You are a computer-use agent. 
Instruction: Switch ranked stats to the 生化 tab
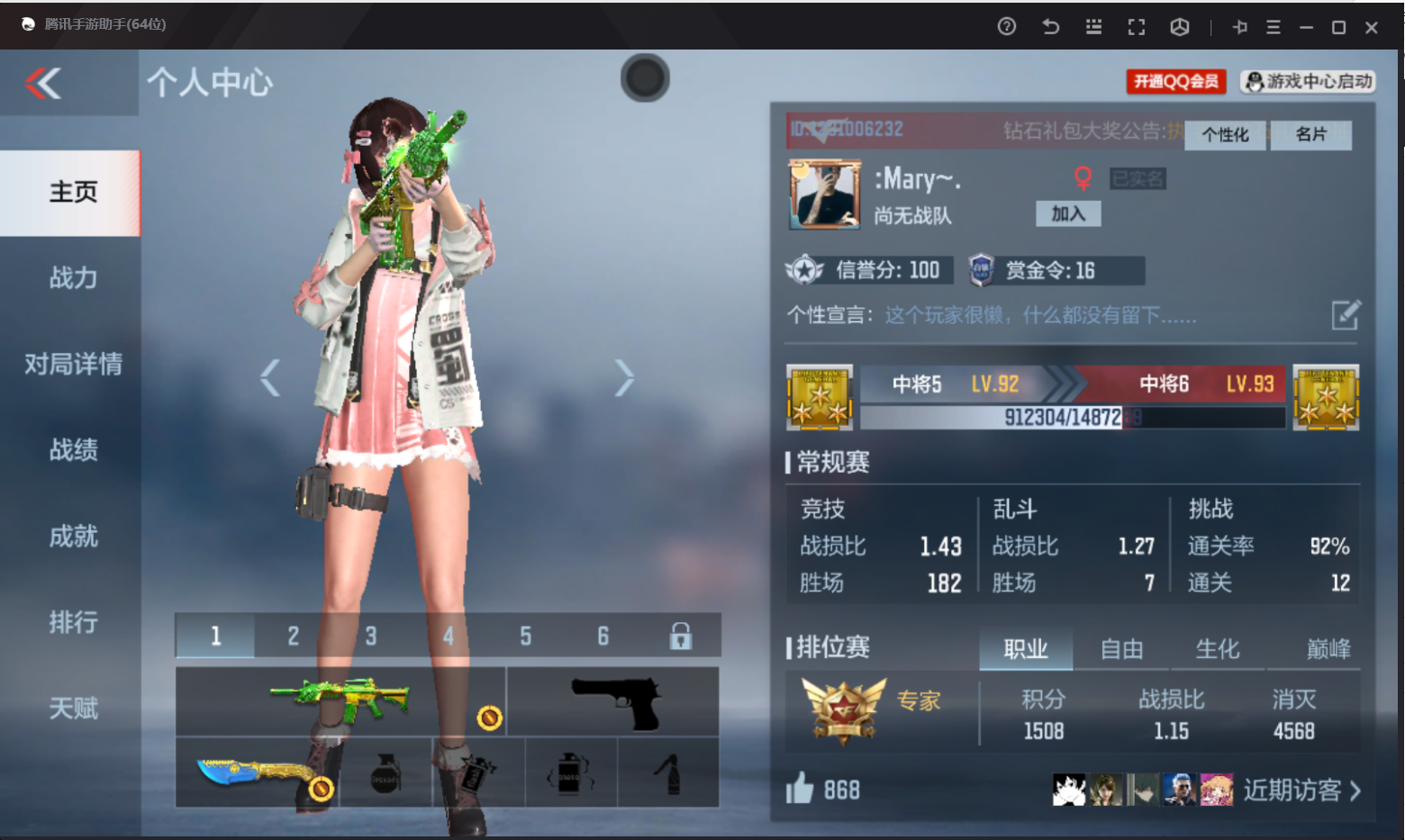coord(1218,649)
